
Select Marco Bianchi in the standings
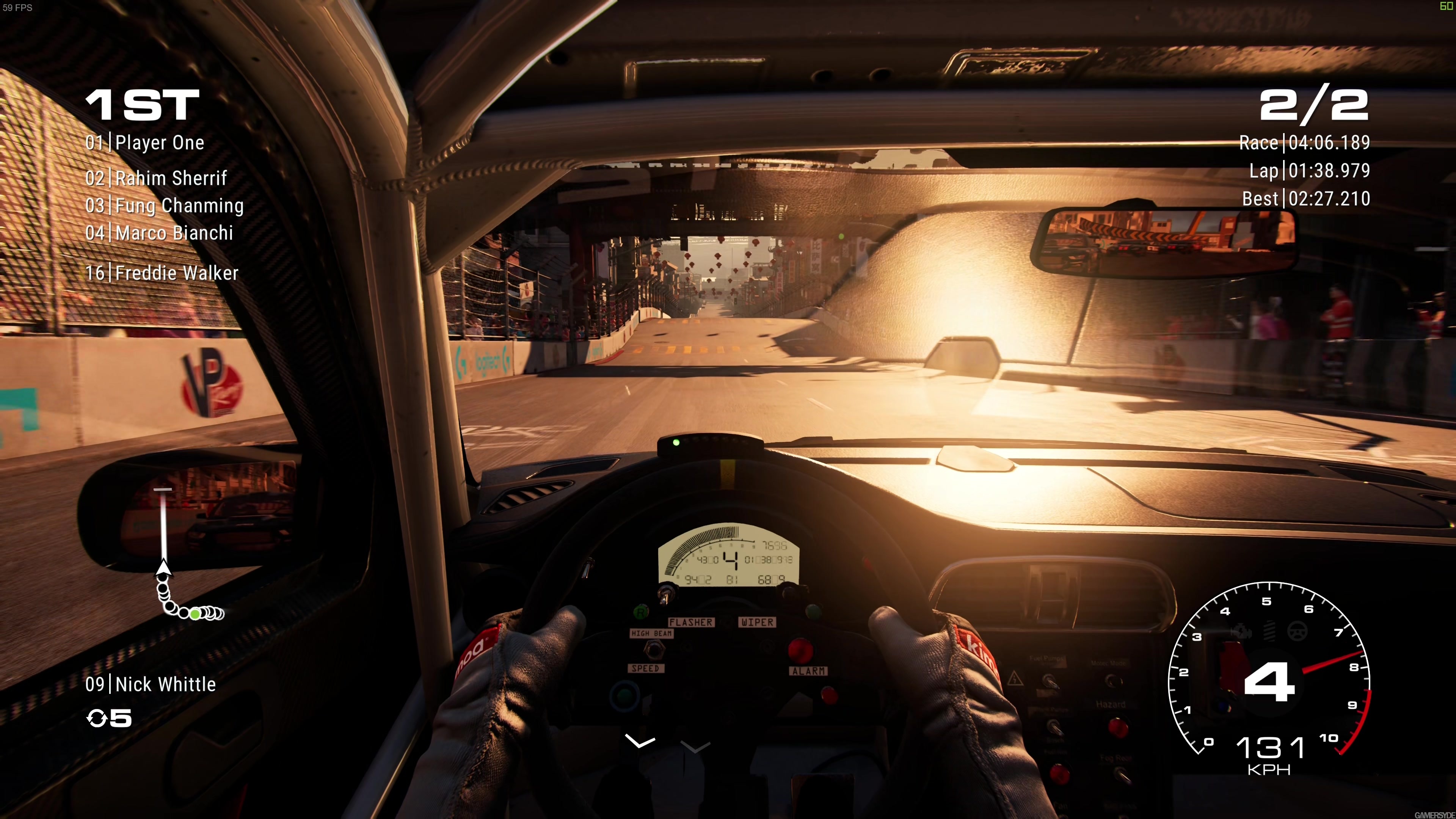pos(159,233)
